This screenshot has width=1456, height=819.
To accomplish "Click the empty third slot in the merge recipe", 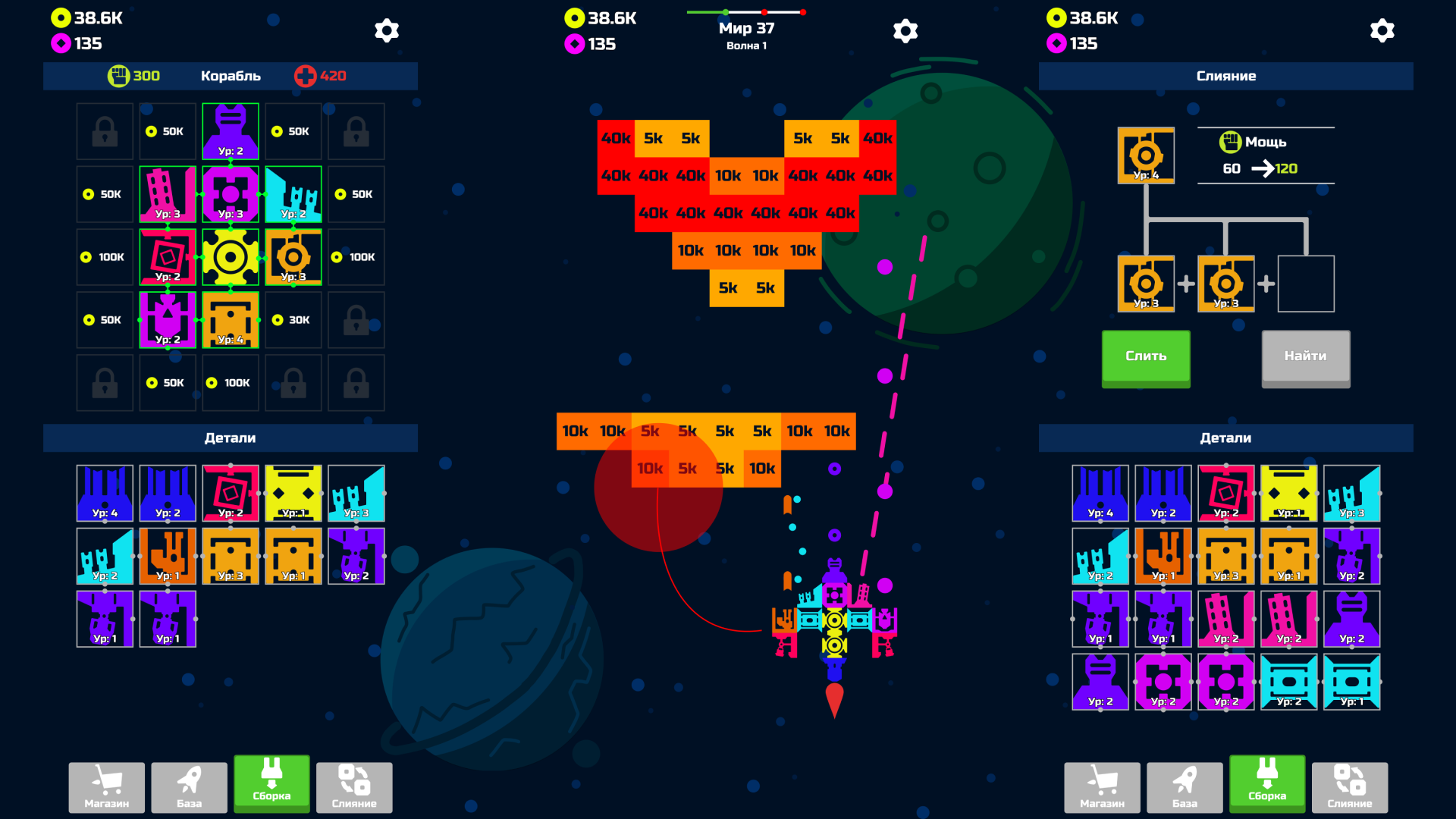I will pos(1306,284).
